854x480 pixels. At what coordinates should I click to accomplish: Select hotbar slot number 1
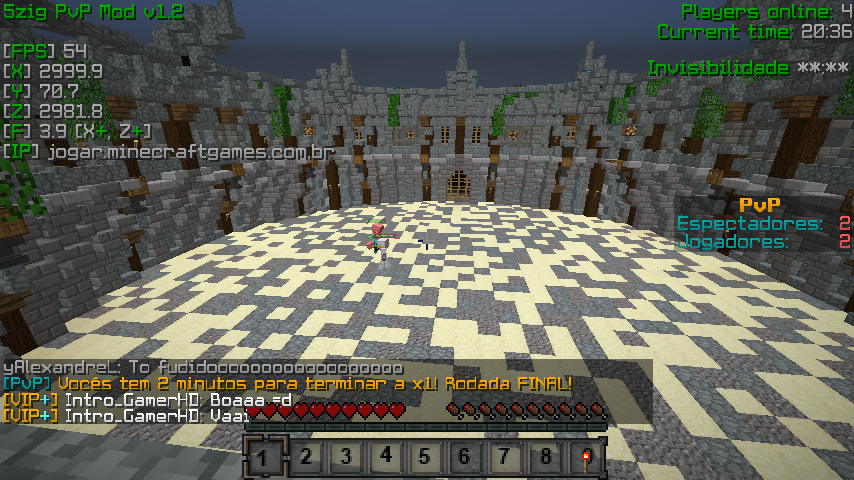click(263, 458)
